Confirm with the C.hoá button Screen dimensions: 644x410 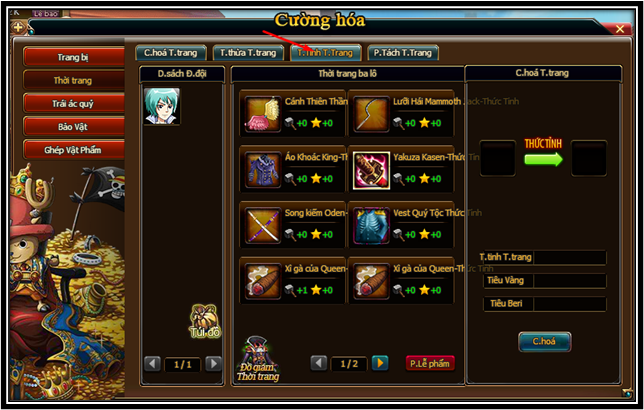pyautogui.click(x=544, y=341)
